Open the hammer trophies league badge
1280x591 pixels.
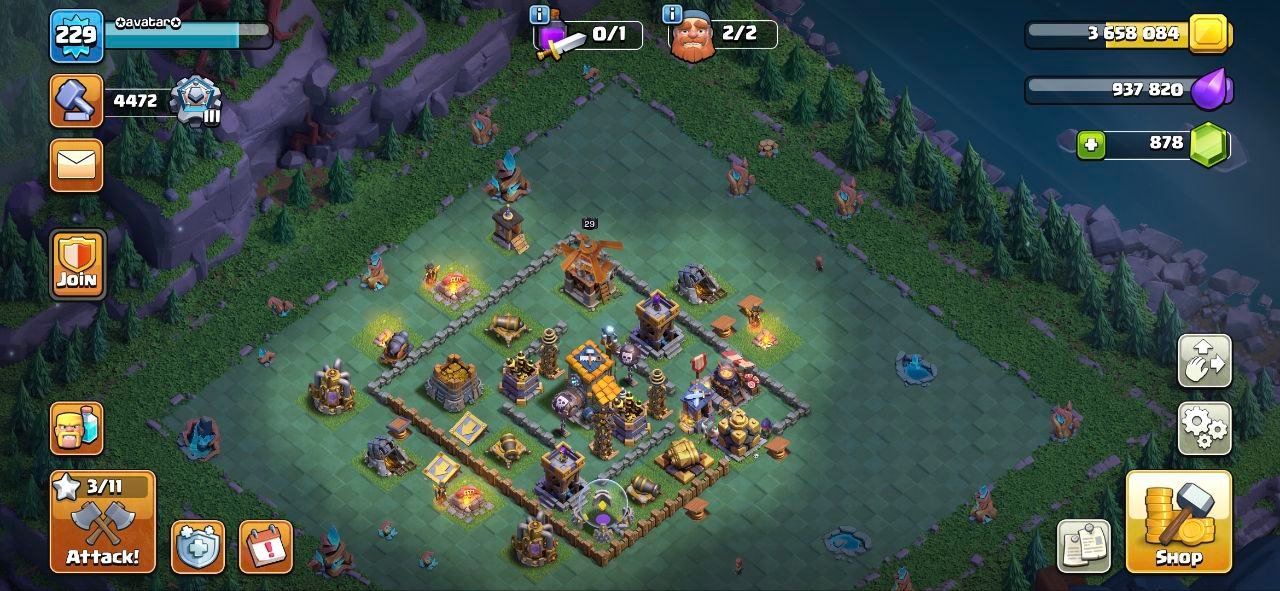(194, 100)
